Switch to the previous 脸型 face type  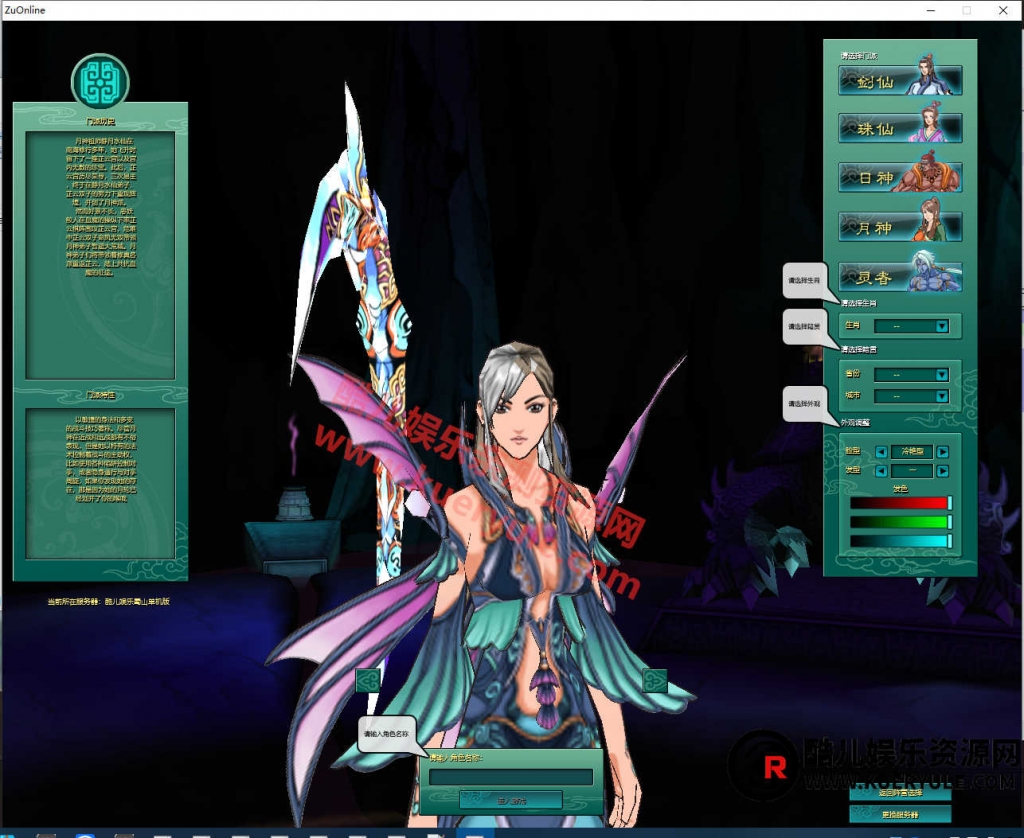coord(881,452)
